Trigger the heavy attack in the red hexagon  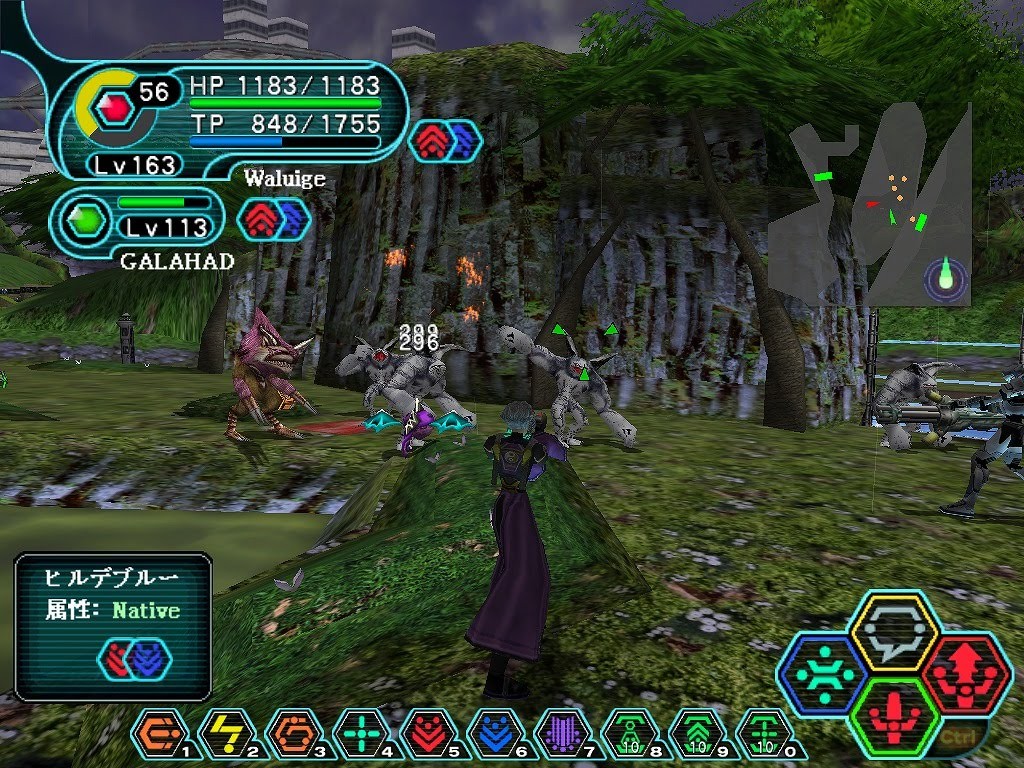[x=964, y=674]
